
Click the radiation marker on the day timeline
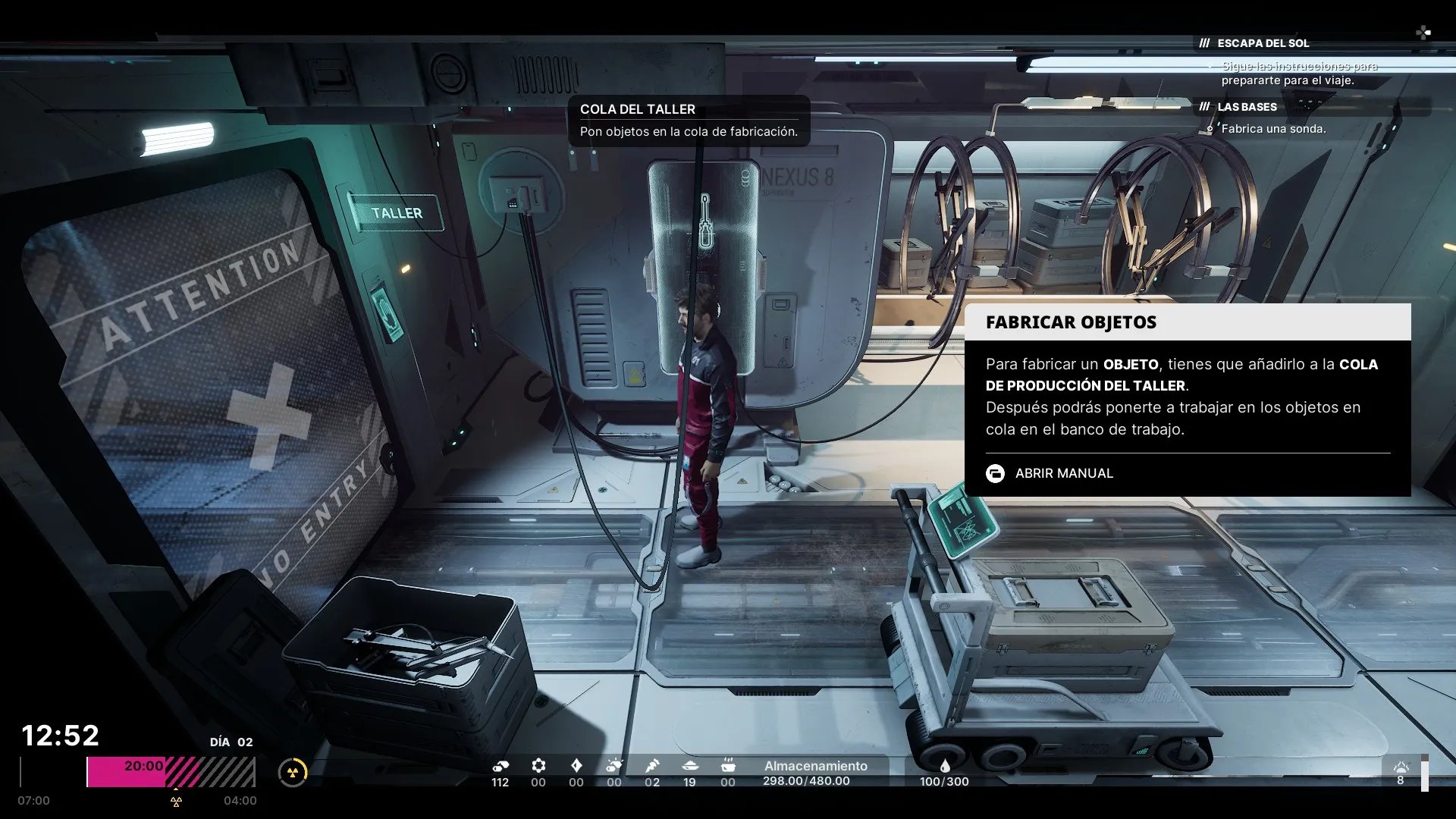coord(176,801)
